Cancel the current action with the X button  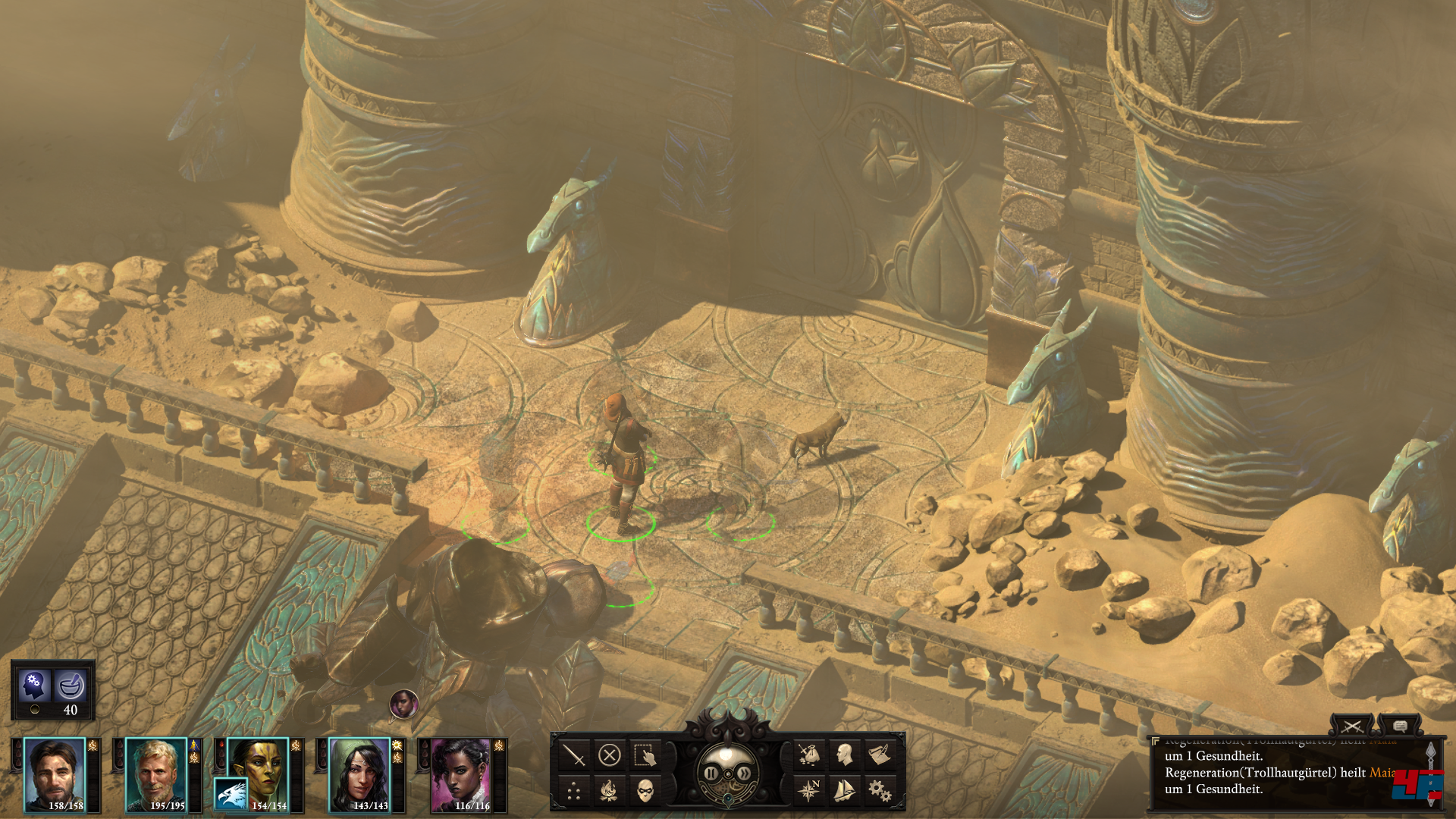[610, 755]
